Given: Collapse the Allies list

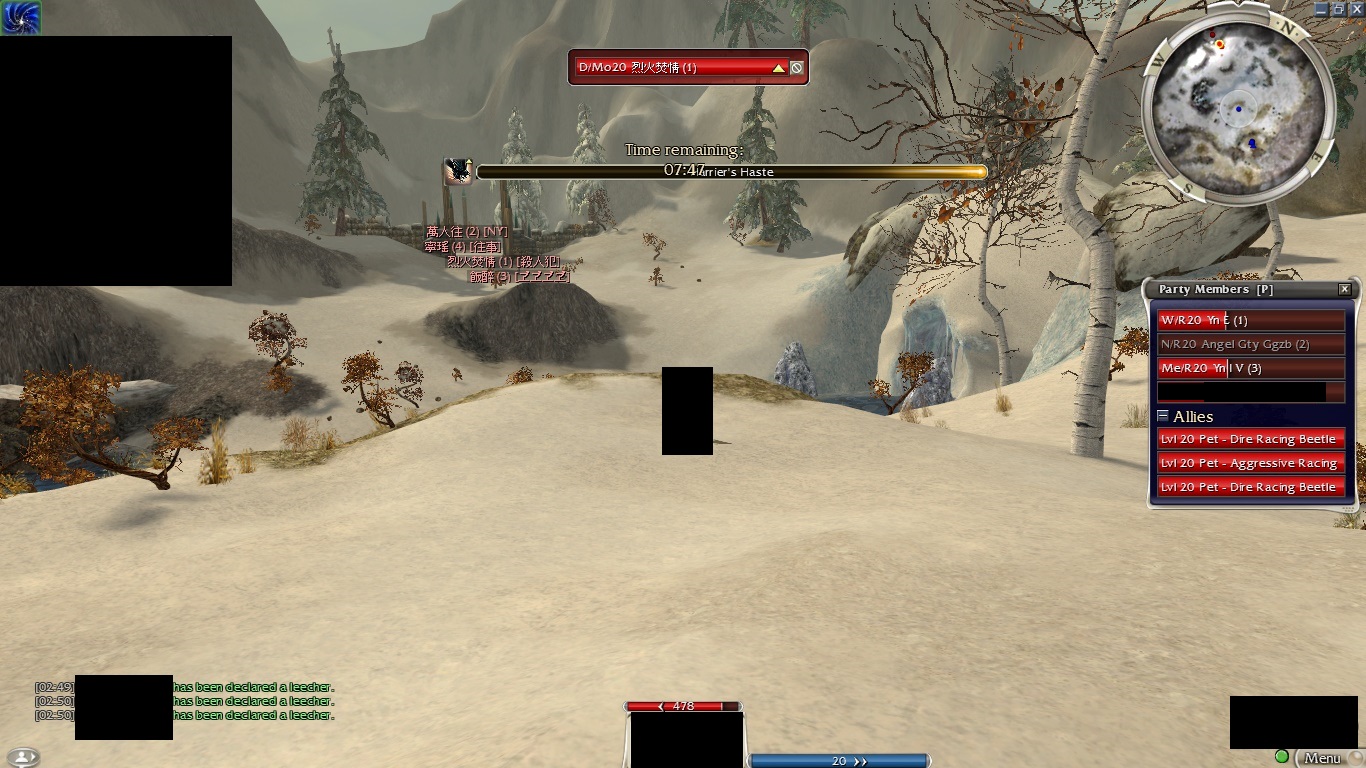Looking at the screenshot, I should tap(1163, 416).
